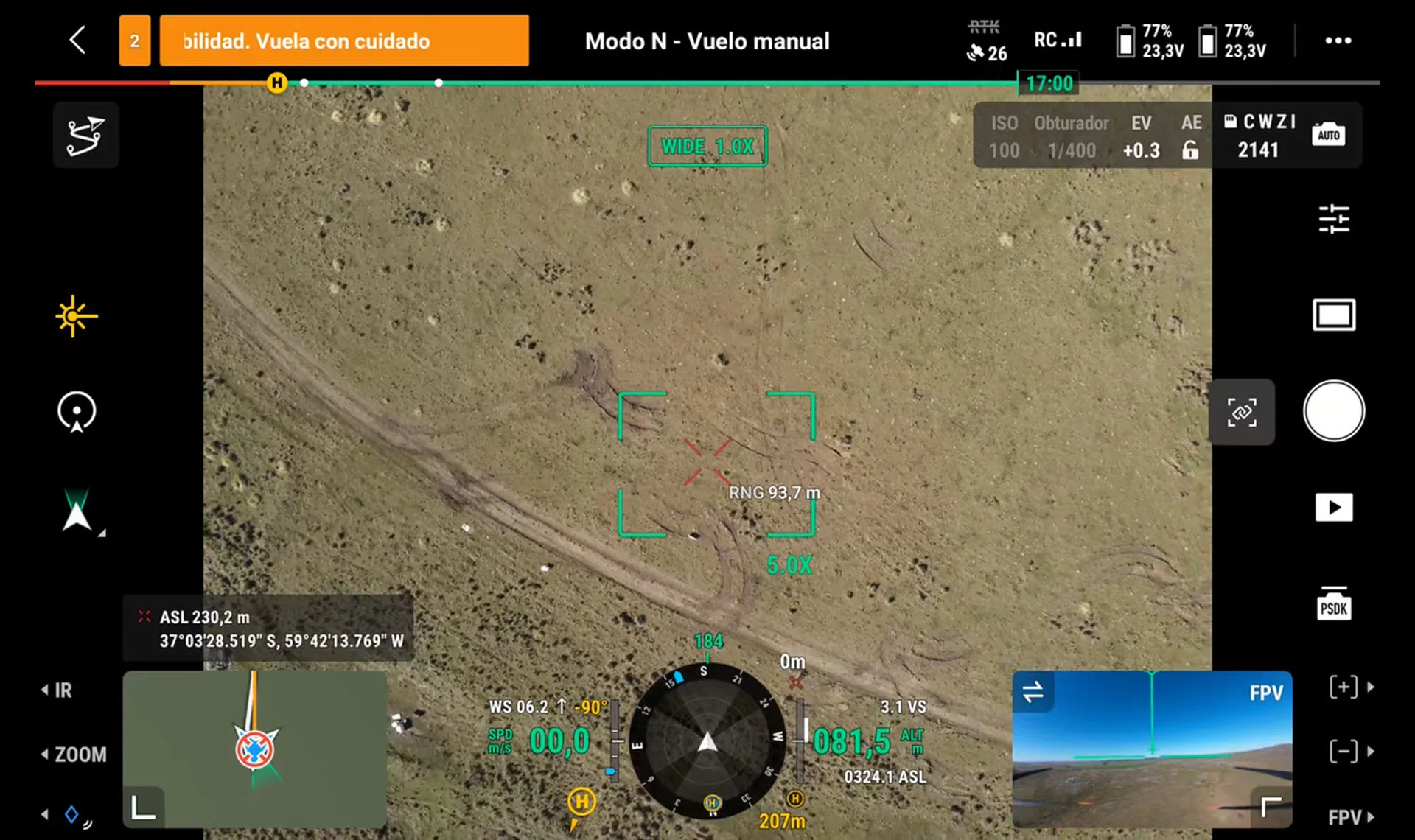This screenshot has width=1415, height=840.
Task: Switch to the IR camera view
Action: tap(57, 690)
